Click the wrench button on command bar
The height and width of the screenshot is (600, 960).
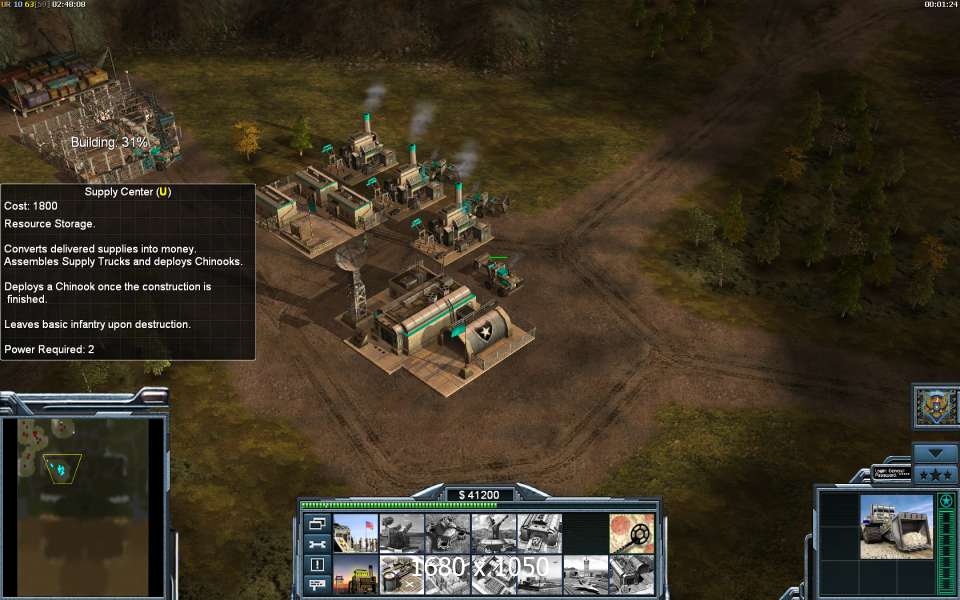click(318, 544)
